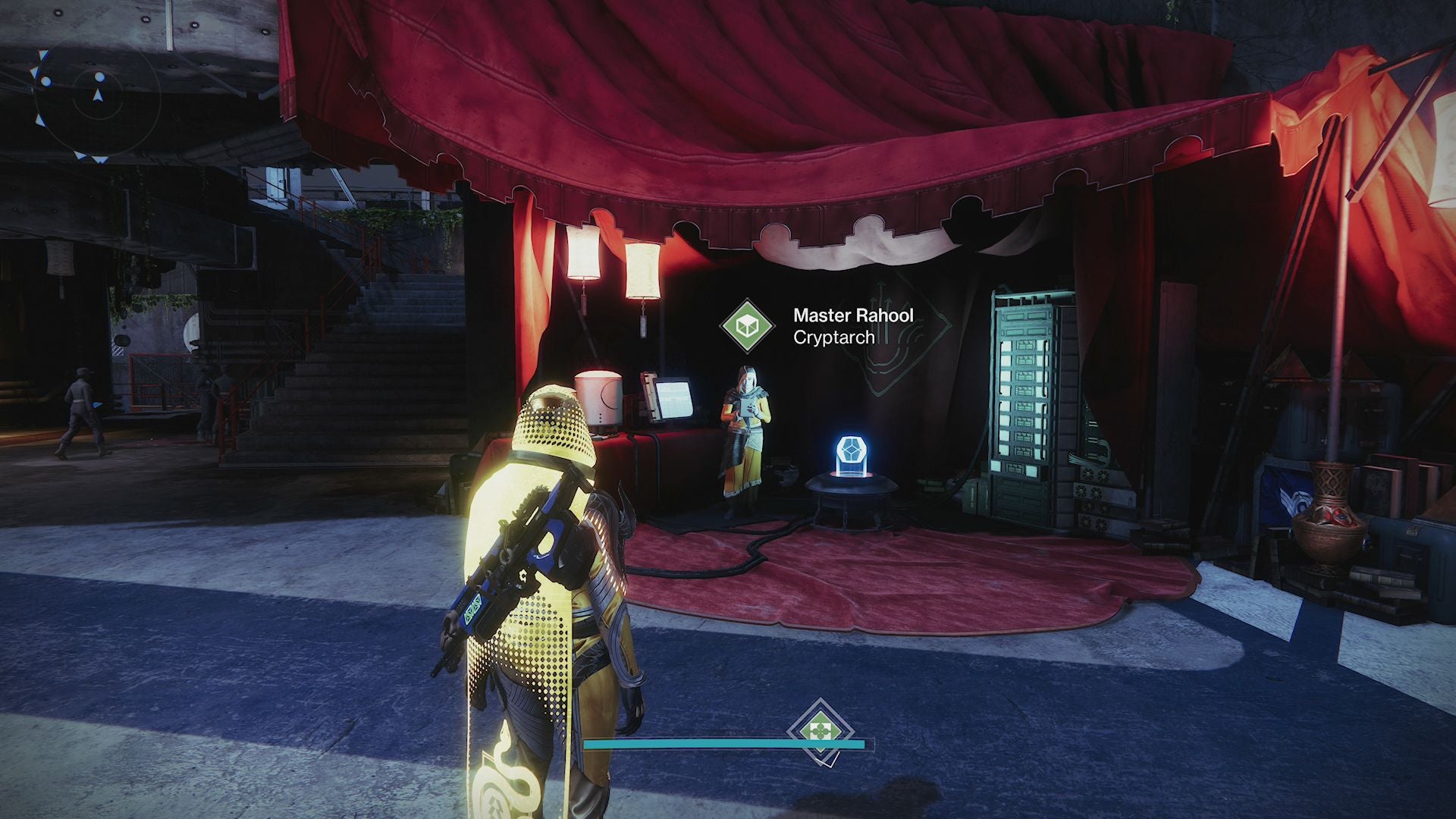This screenshot has height=819, width=1456.
Task: Click the blue vendor dot on the minimap
Action: [45, 80]
